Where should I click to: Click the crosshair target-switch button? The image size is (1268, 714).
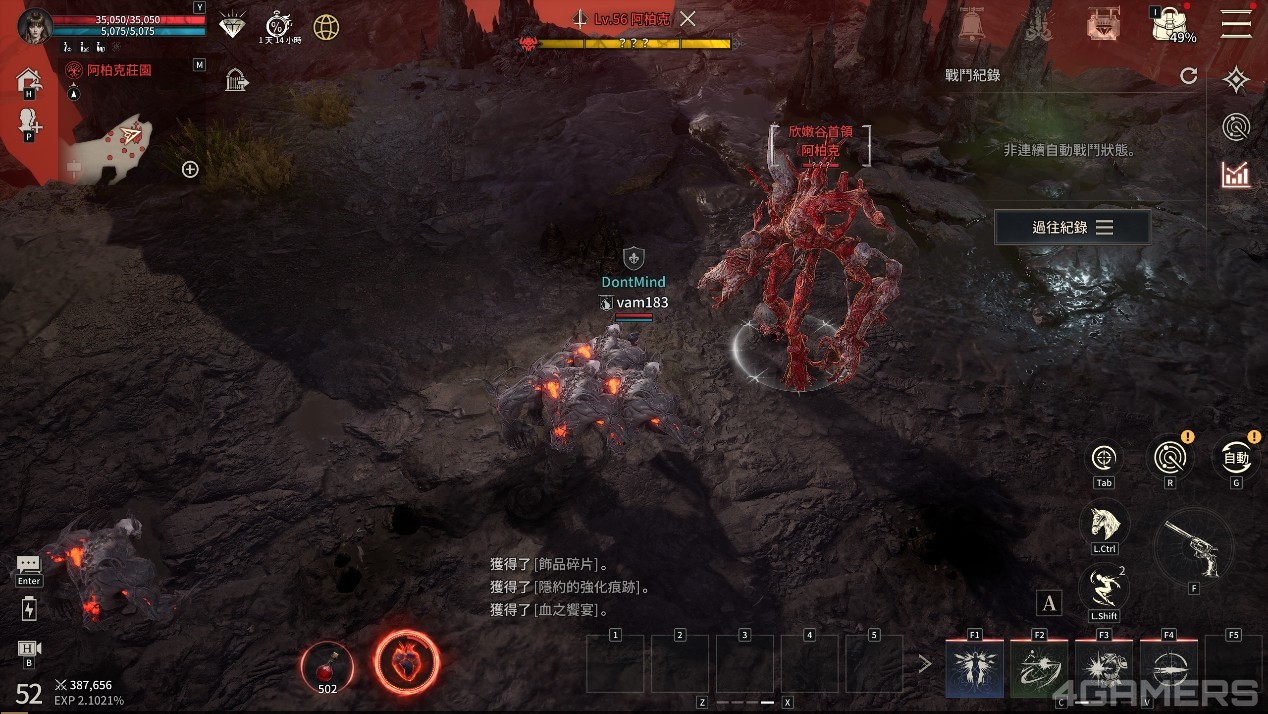tap(1104, 458)
